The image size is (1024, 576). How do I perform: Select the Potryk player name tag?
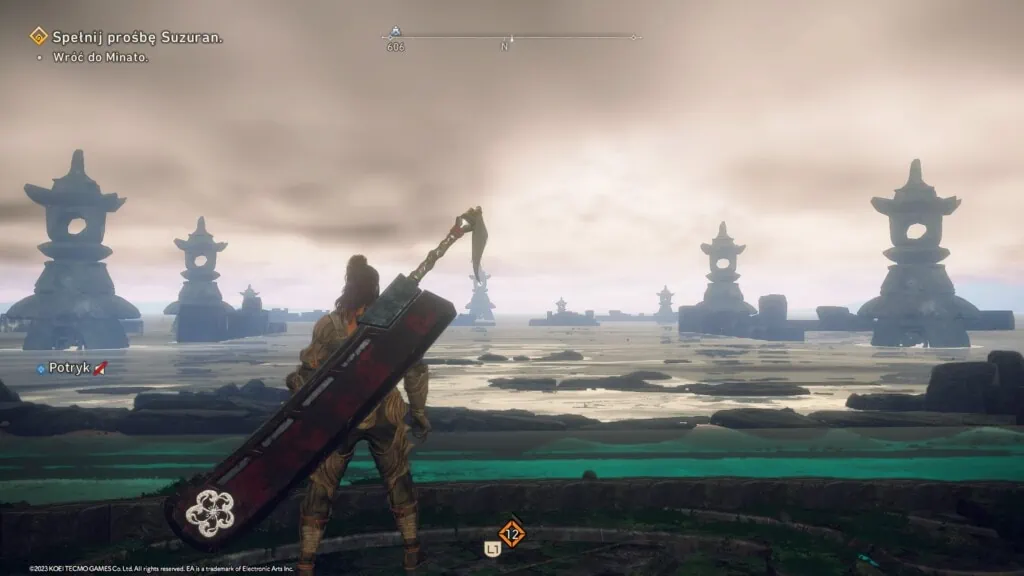pos(69,368)
